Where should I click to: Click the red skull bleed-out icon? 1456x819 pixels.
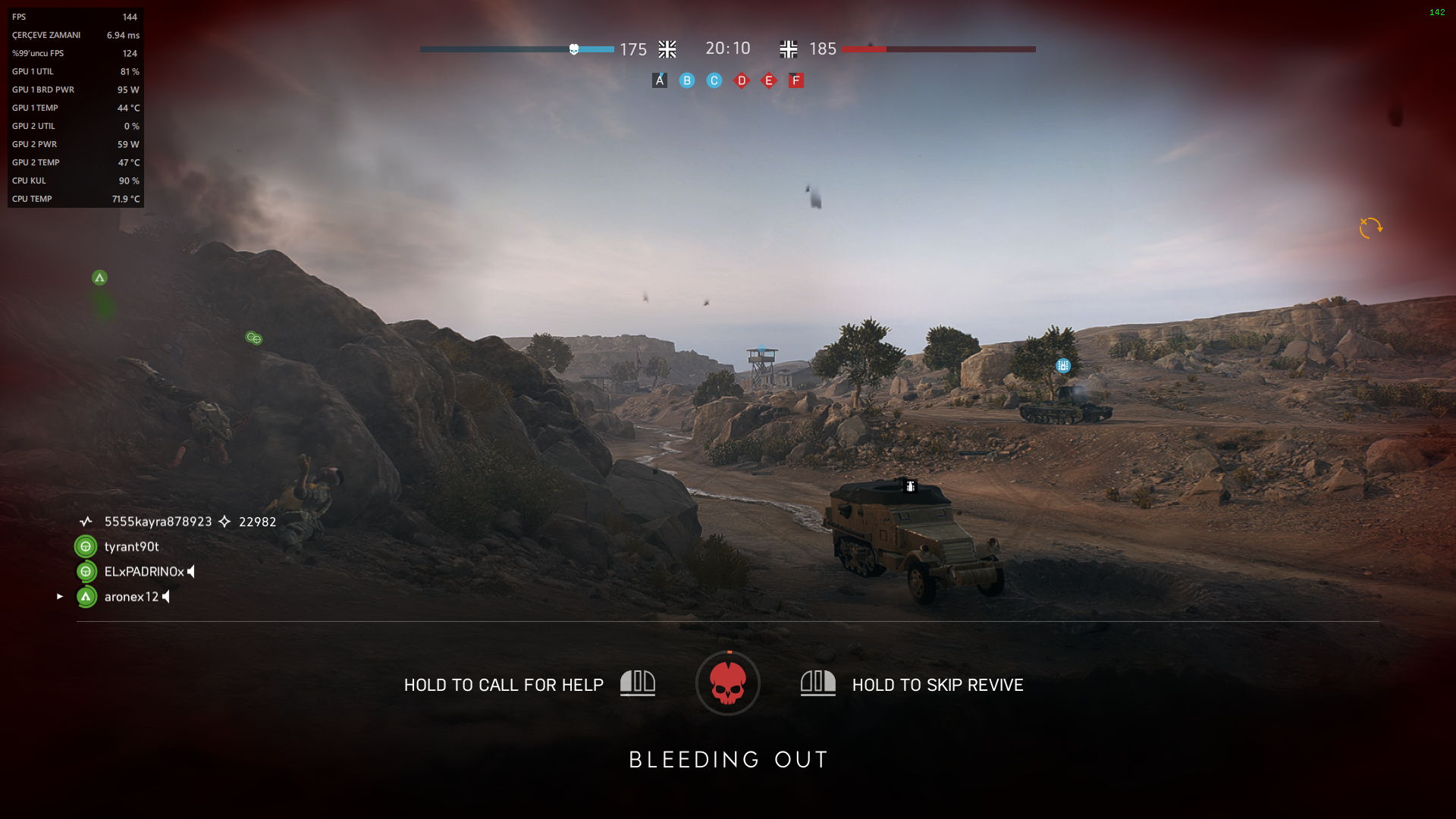click(x=728, y=683)
